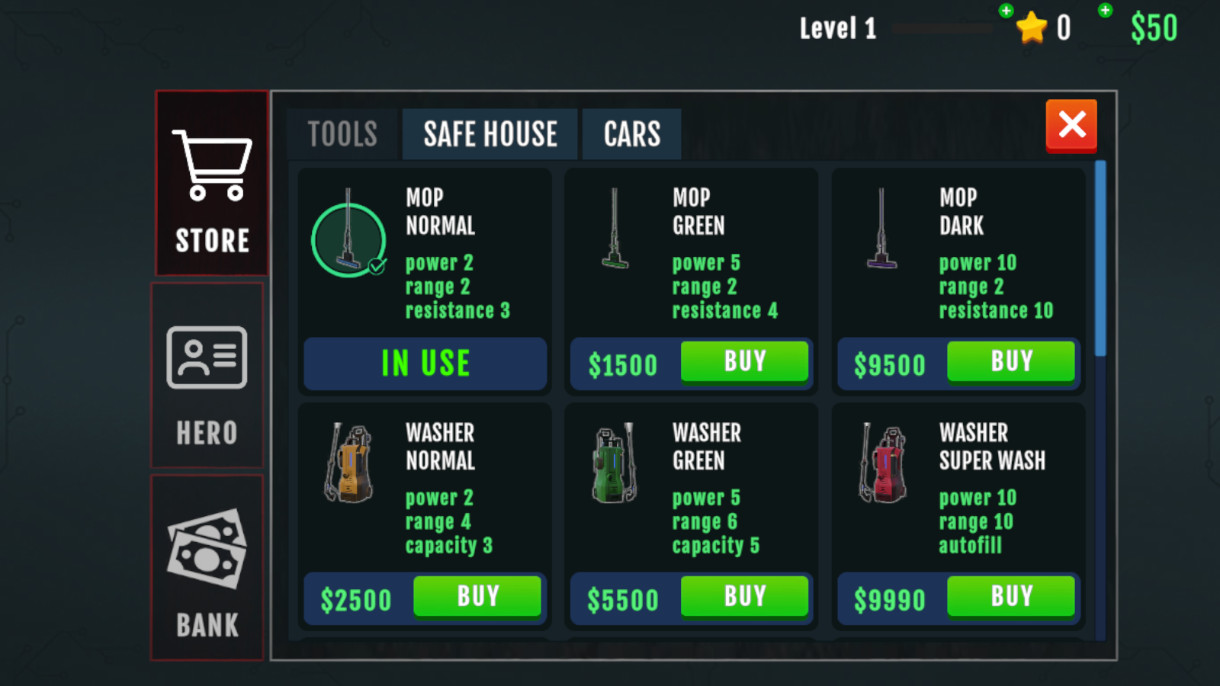
Task: Click the store list scrollbar
Action: pos(1101,258)
